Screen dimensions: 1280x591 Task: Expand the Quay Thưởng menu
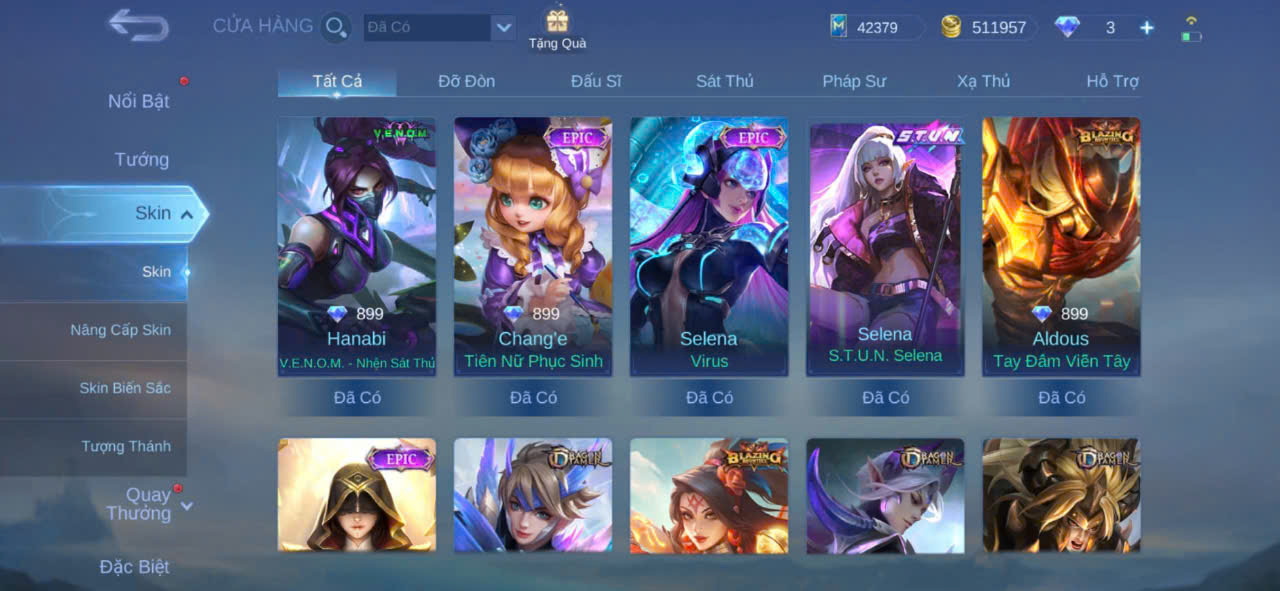148,504
